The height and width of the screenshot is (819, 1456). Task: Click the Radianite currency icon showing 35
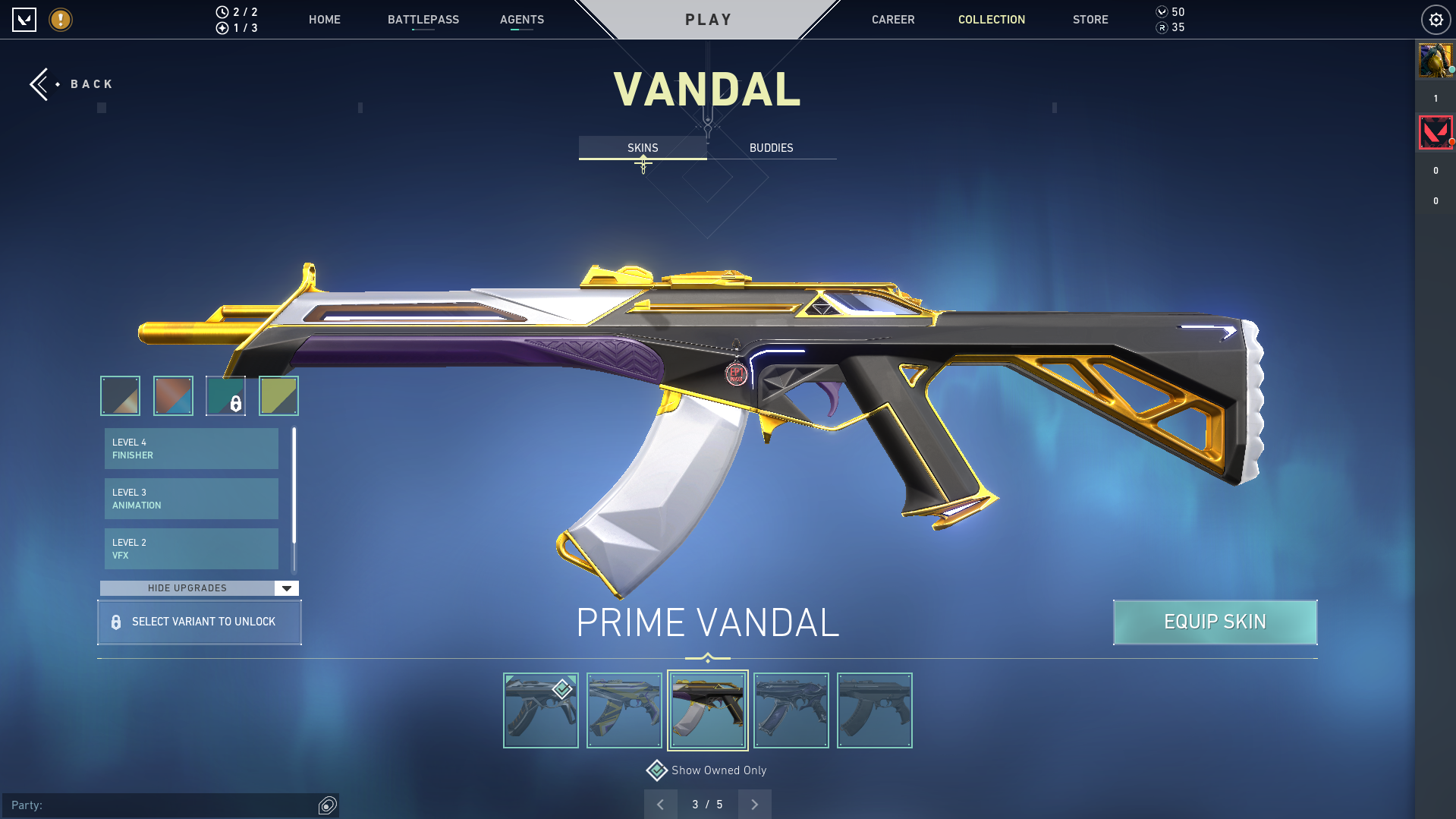1161,27
